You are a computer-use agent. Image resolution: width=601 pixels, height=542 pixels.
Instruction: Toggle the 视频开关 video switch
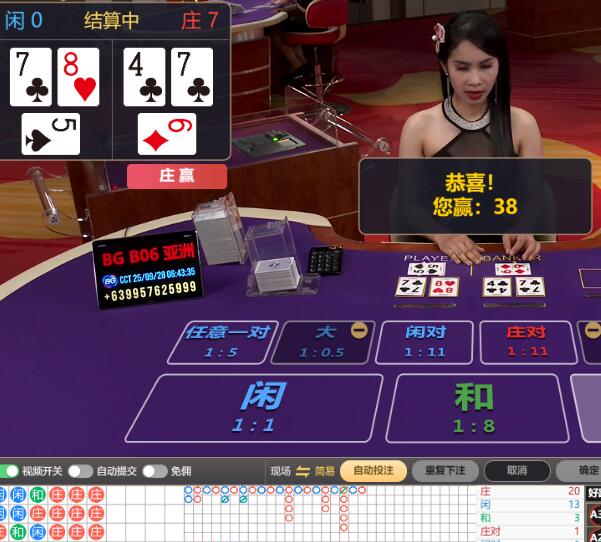[x=13, y=471]
